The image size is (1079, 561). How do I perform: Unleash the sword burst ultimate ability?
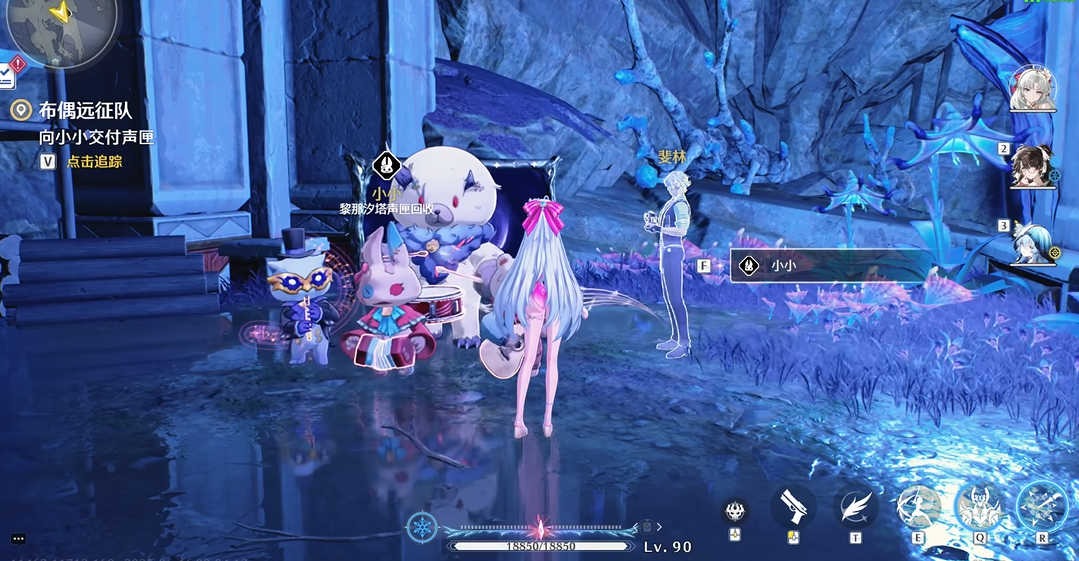click(x=1042, y=507)
